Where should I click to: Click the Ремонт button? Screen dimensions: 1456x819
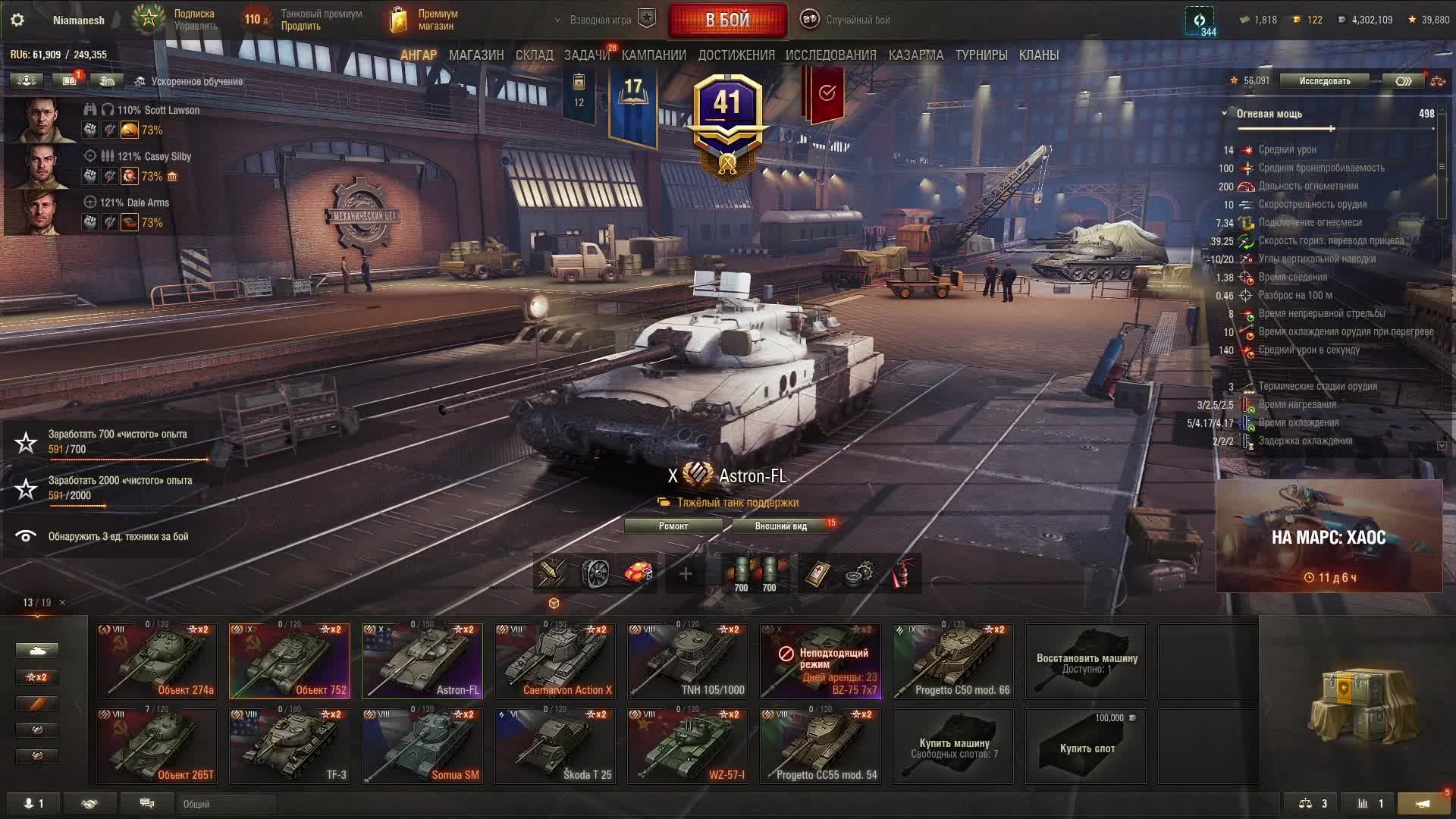click(x=673, y=526)
